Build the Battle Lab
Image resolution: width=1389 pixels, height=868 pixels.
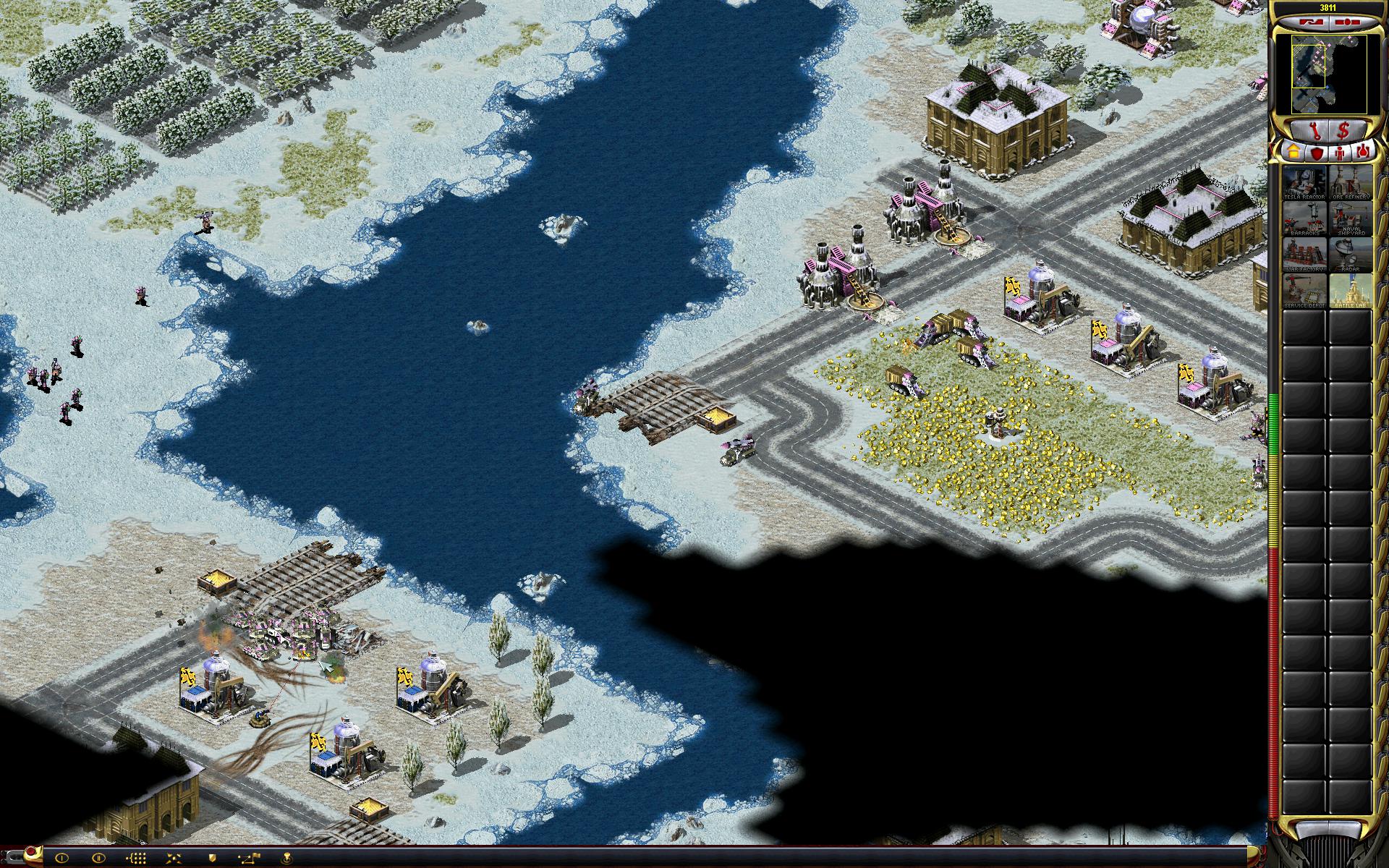(1350, 291)
